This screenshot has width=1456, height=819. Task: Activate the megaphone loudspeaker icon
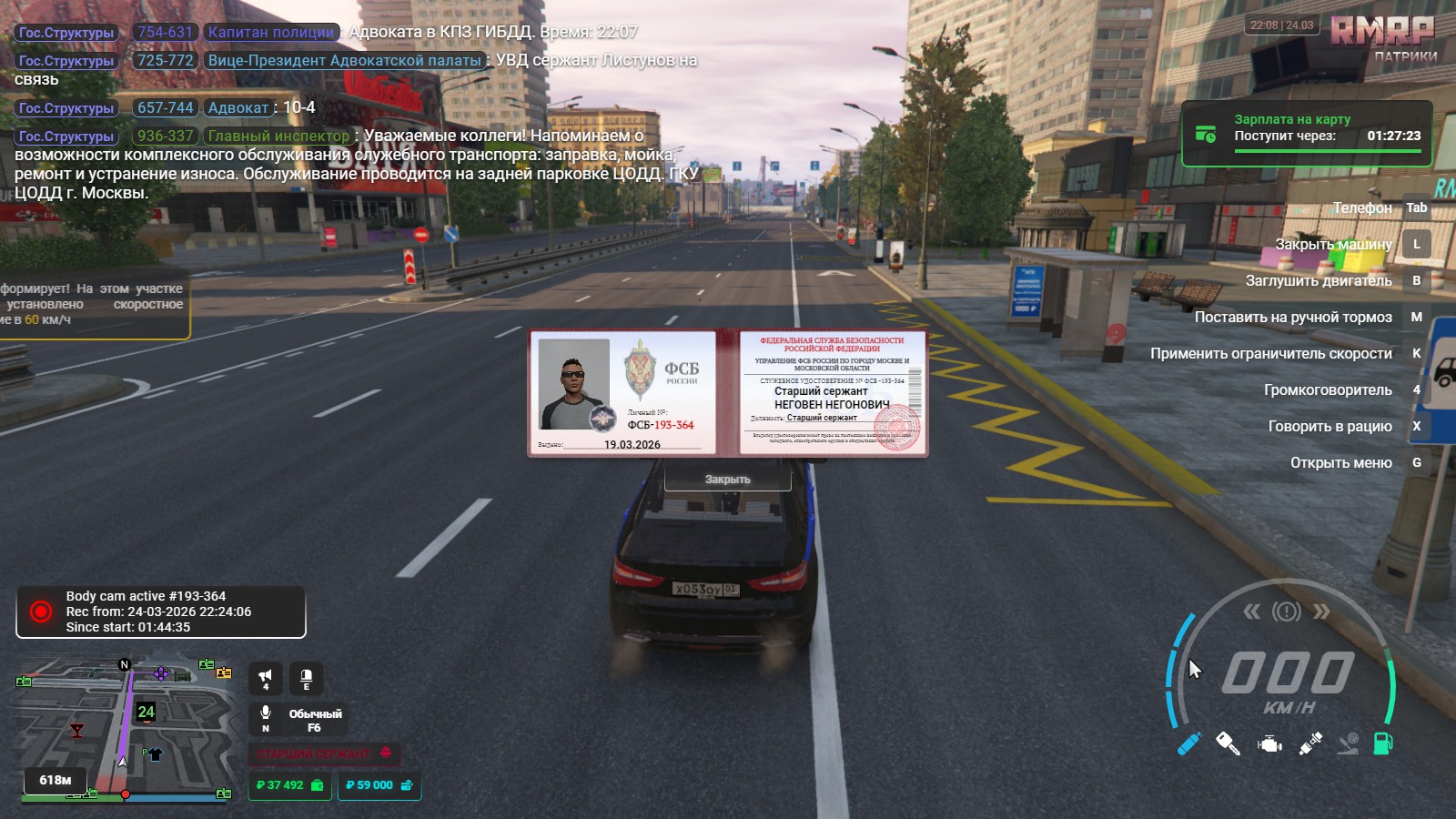click(x=266, y=678)
